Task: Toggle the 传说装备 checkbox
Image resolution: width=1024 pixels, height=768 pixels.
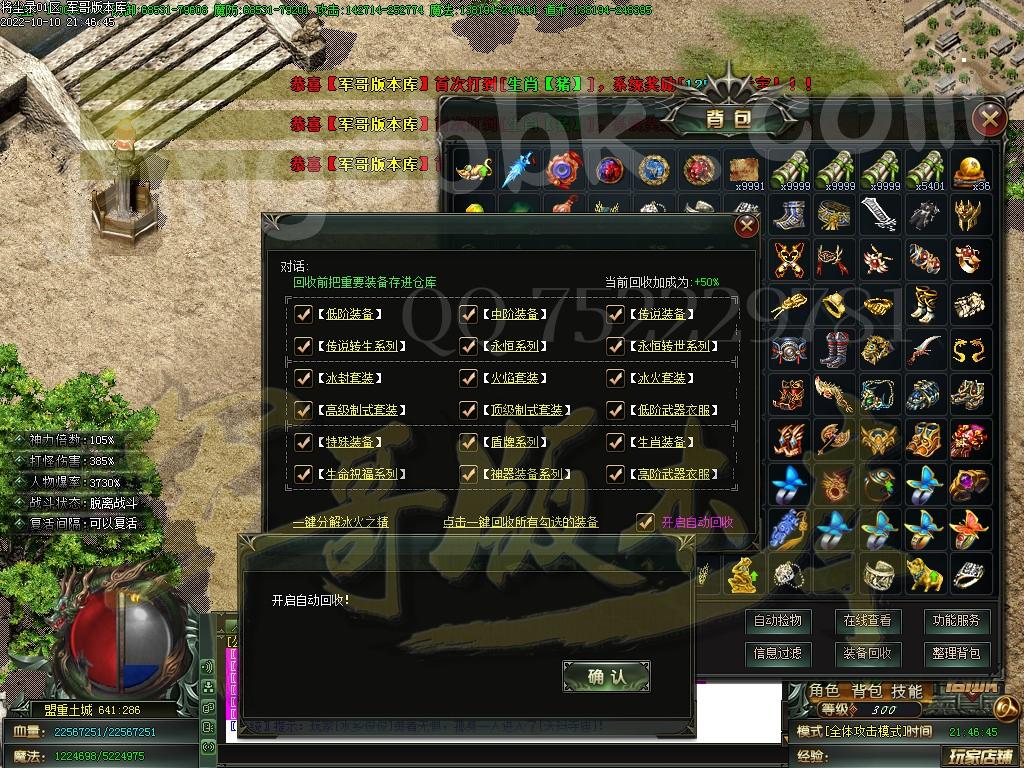Action: (x=615, y=314)
